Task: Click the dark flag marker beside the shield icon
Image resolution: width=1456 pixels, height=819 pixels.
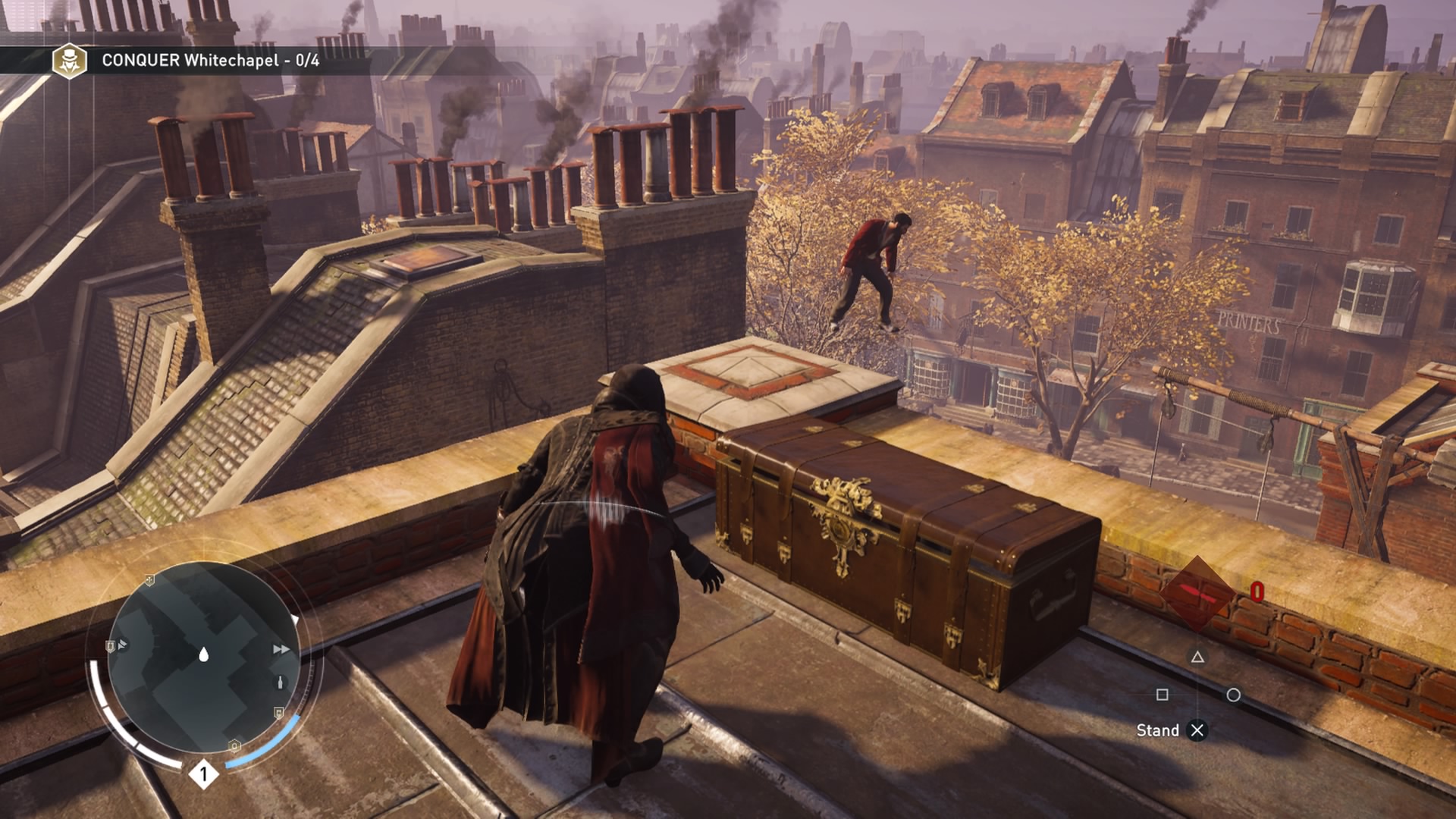Action: [x=122, y=645]
